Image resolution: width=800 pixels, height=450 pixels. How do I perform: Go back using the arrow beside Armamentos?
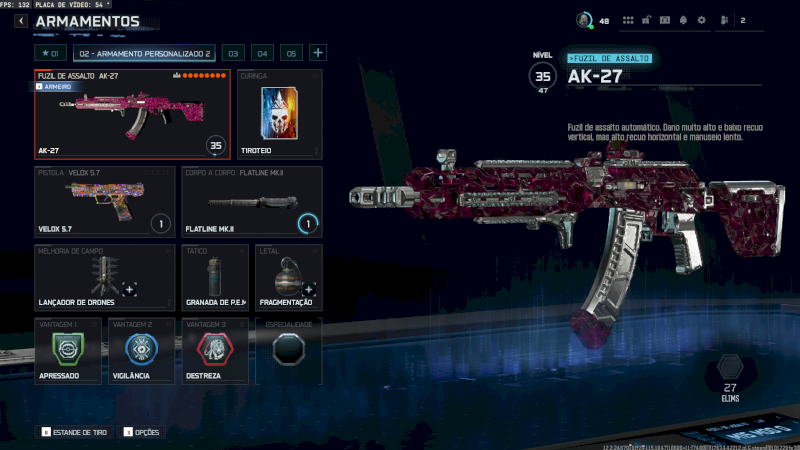click(x=21, y=21)
